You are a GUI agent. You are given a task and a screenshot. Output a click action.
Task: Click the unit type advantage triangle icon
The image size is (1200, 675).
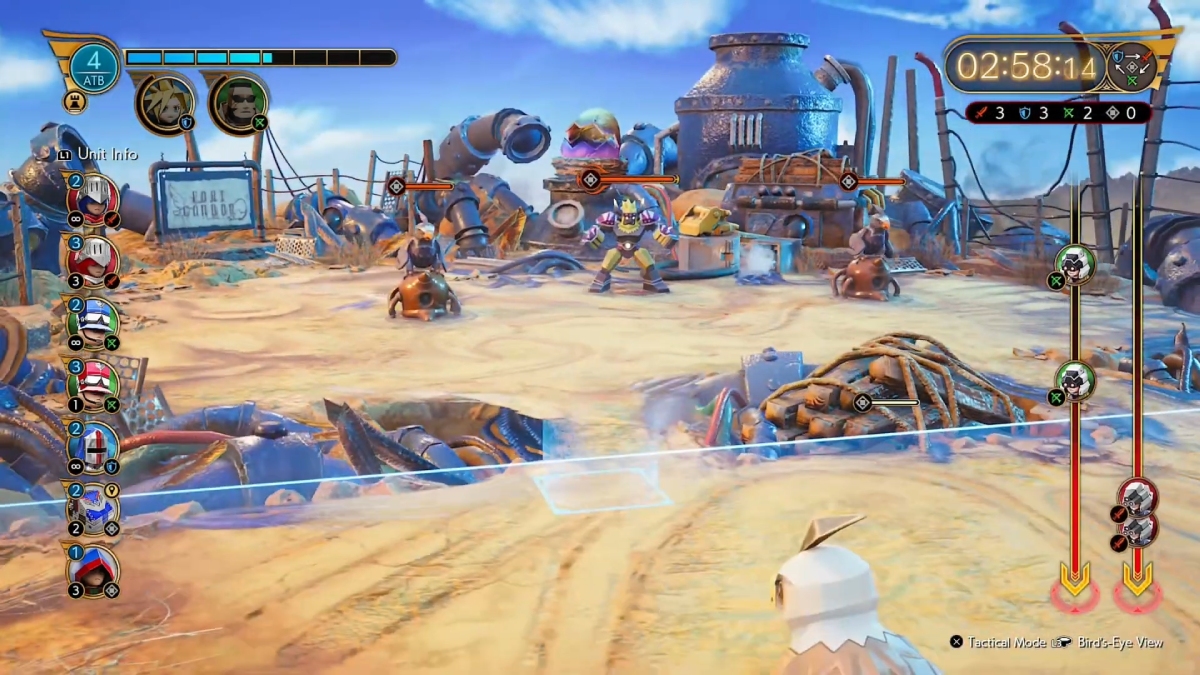point(1133,66)
